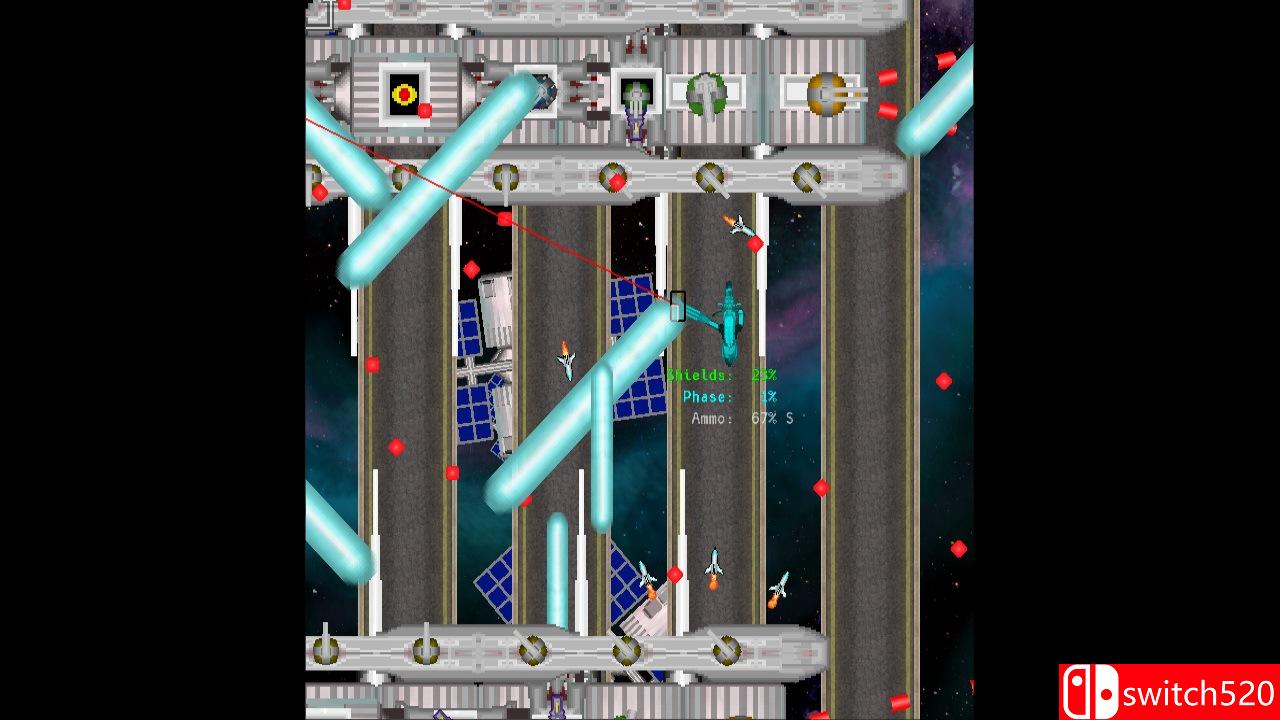Click the red diamond pickup beside bullseye turret
Viewport: 1280px width, 720px height.
424,110
